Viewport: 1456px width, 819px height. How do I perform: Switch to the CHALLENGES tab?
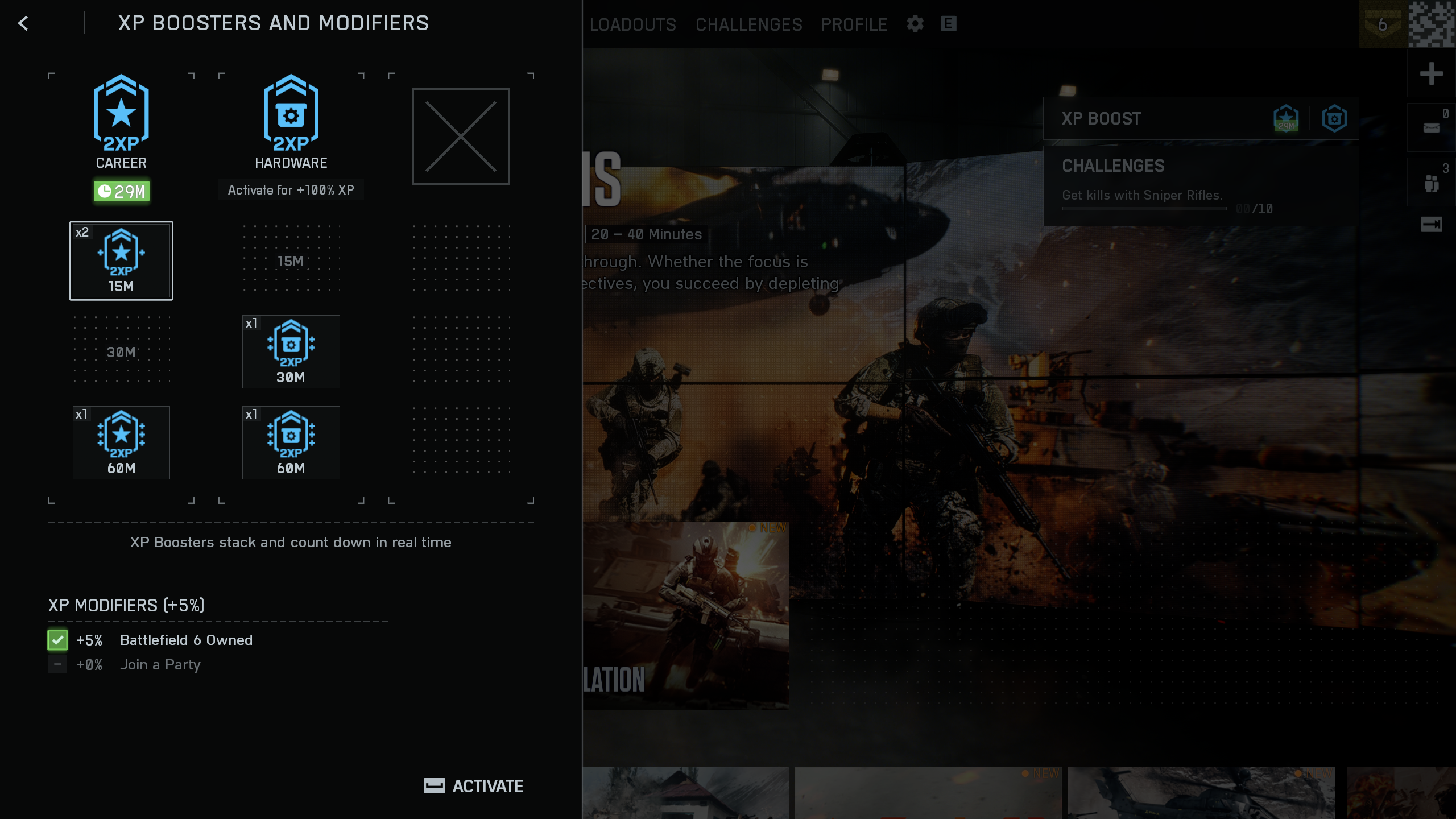pos(748,24)
